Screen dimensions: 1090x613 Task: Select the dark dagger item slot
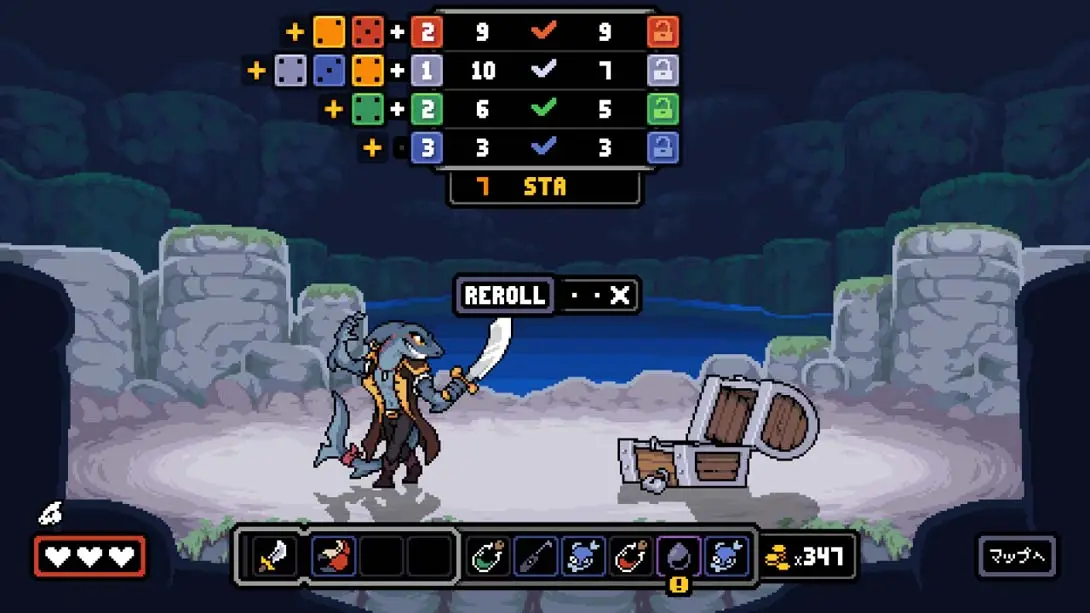(536, 557)
